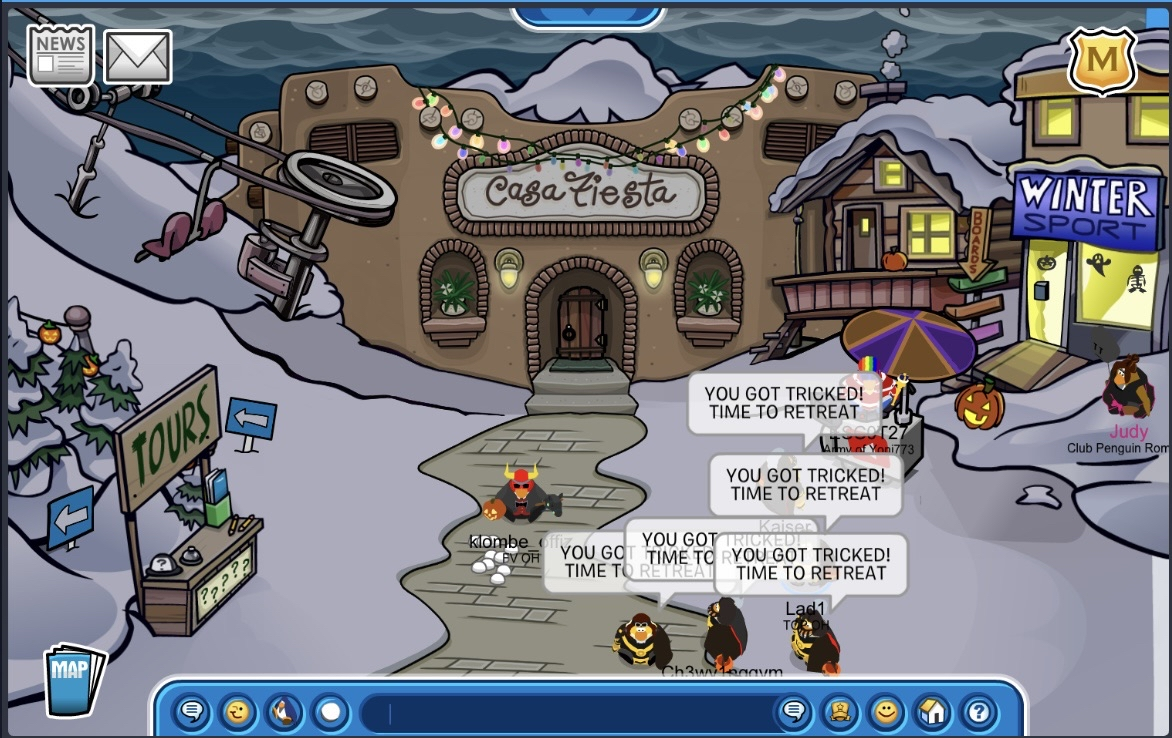Select the snowball throw button
This screenshot has height=738, width=1172.
pos(331,713)
